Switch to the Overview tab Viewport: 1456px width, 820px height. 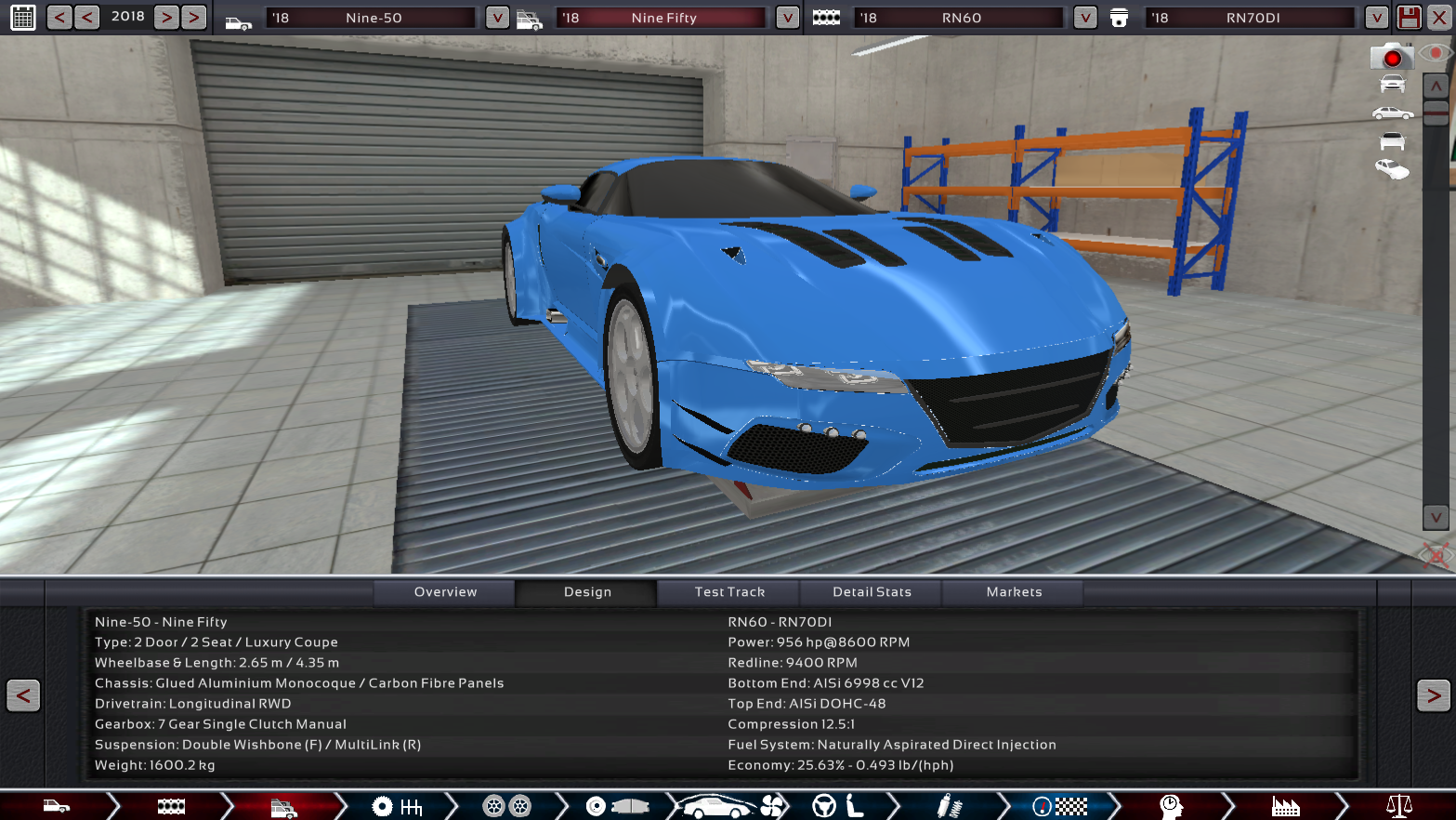pyautogui.click(x=445, y=592)
